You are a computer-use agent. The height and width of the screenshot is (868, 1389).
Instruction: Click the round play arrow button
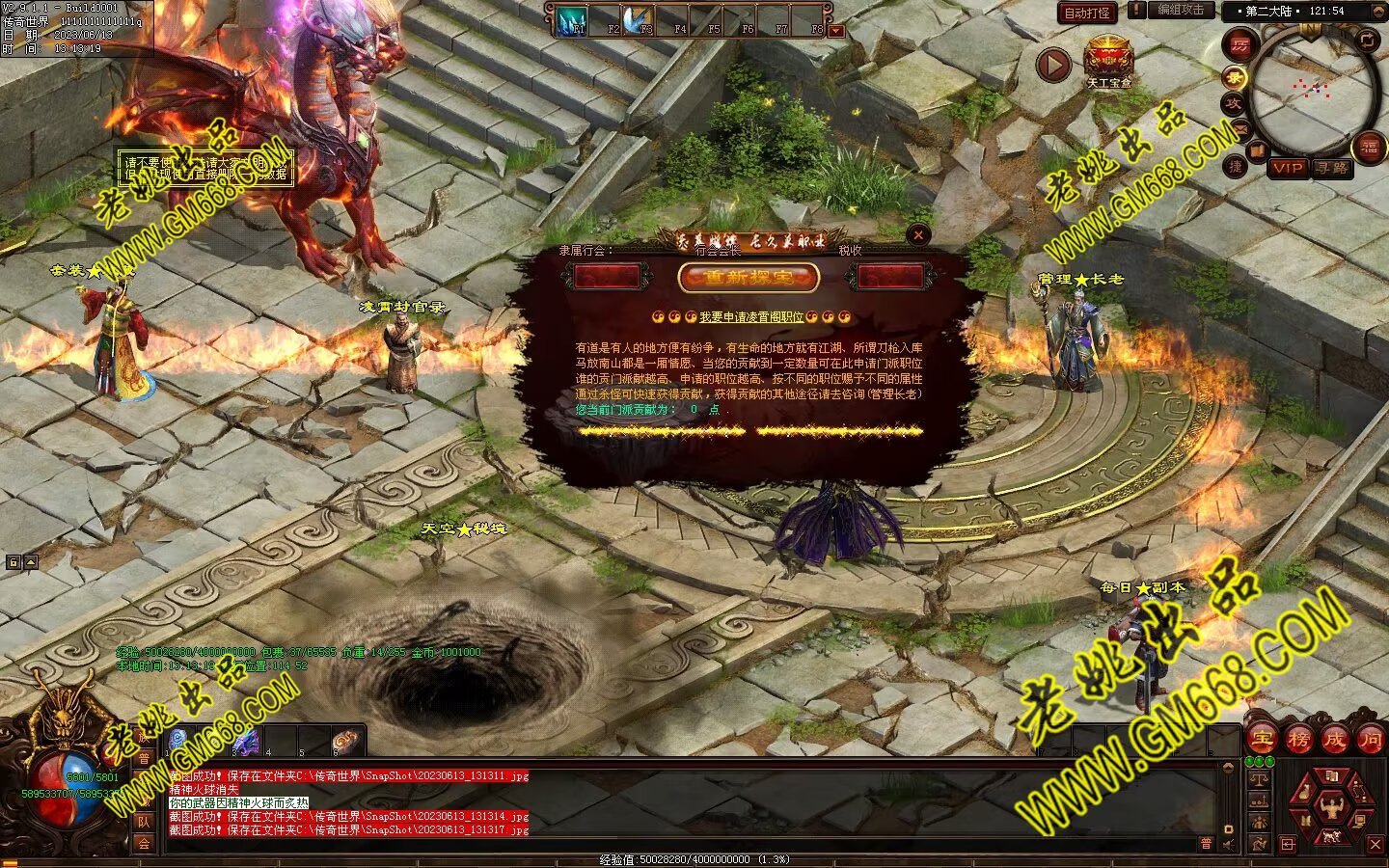tap(1053, 65)
